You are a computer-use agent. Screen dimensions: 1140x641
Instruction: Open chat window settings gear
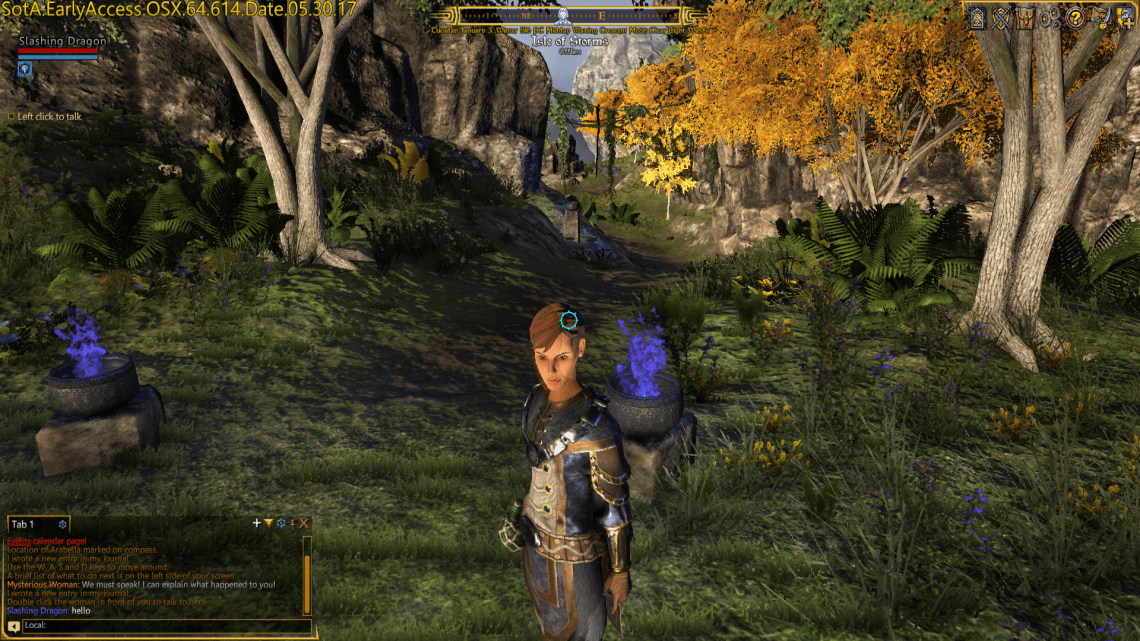click(x=281, y=523)
